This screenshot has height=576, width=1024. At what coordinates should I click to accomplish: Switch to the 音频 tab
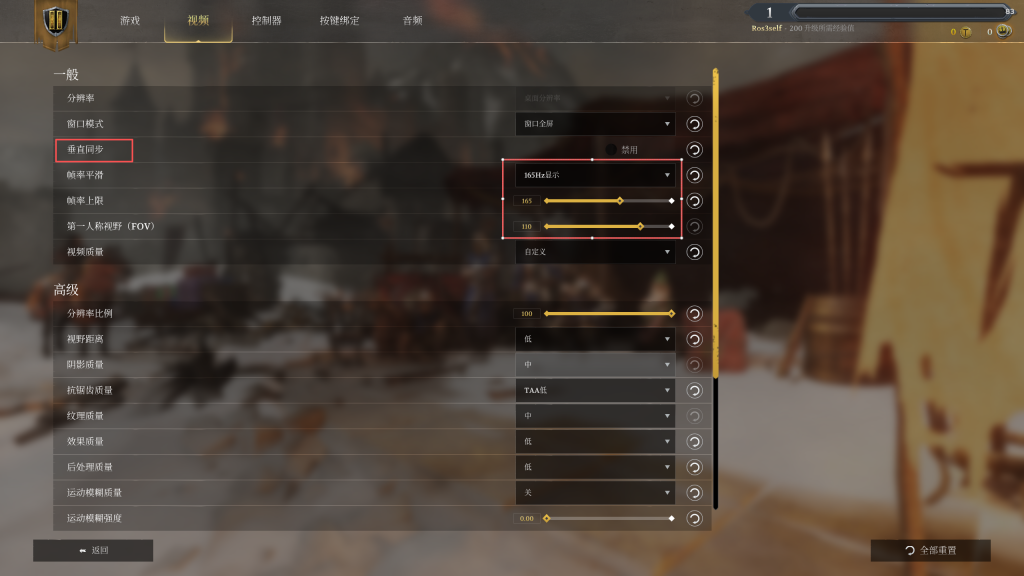412,20
